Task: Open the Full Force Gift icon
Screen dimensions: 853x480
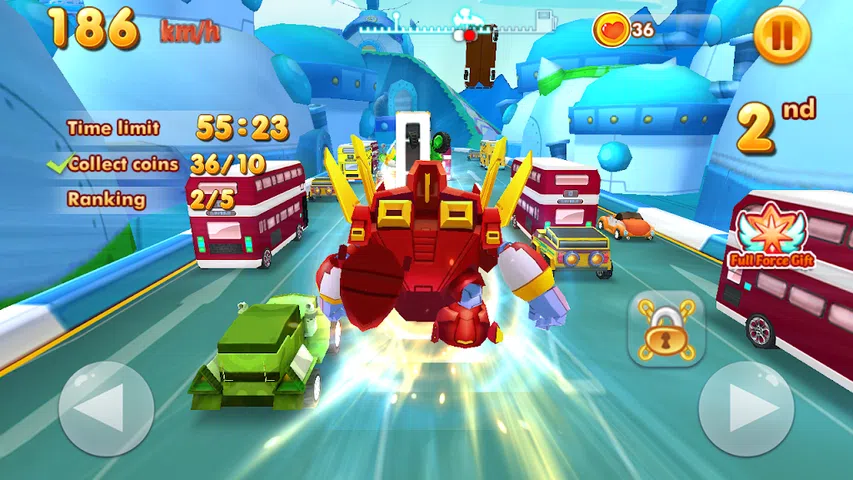Action: click(x=771, y=237)
